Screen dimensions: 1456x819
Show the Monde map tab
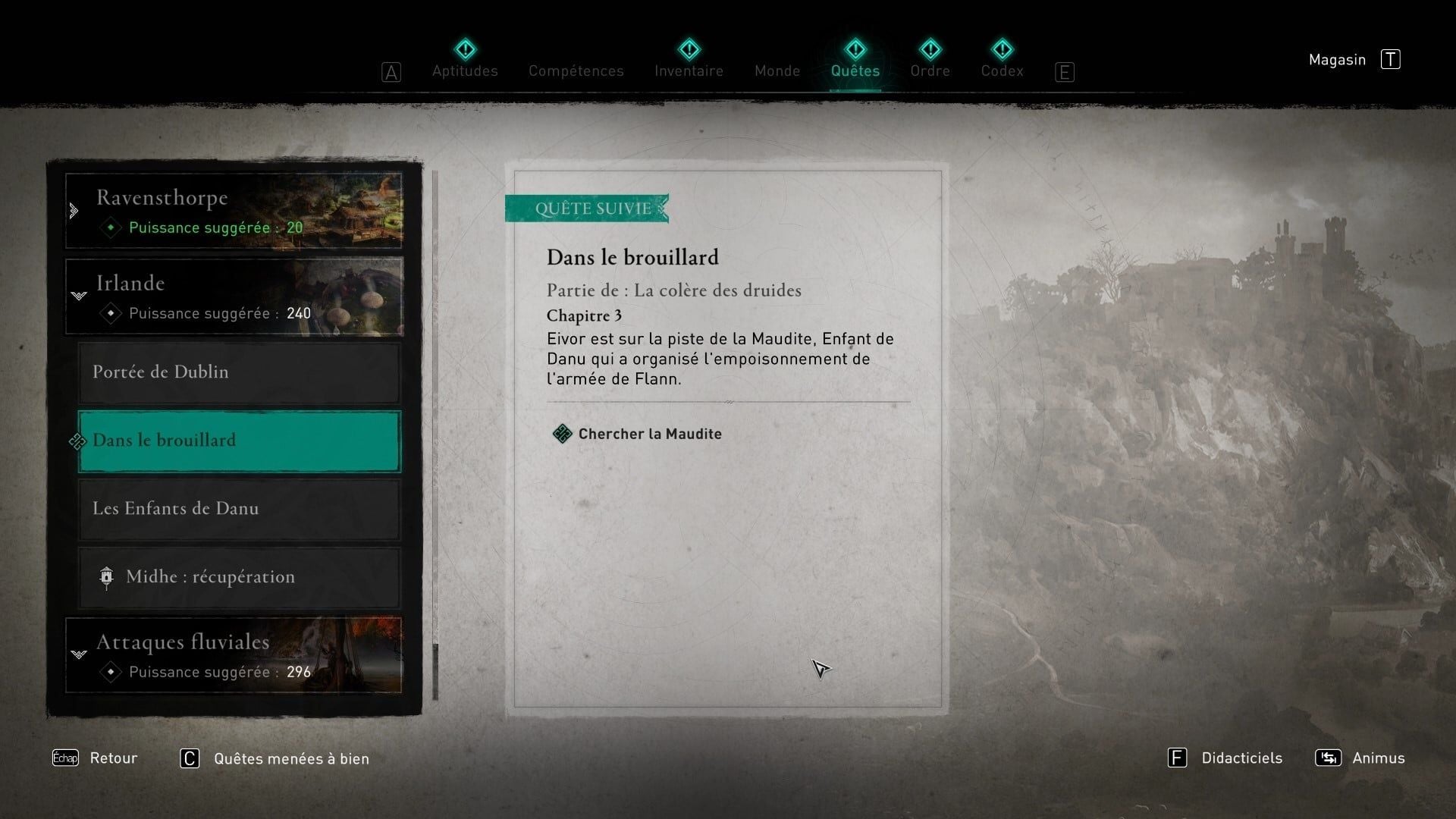(777, 71)
